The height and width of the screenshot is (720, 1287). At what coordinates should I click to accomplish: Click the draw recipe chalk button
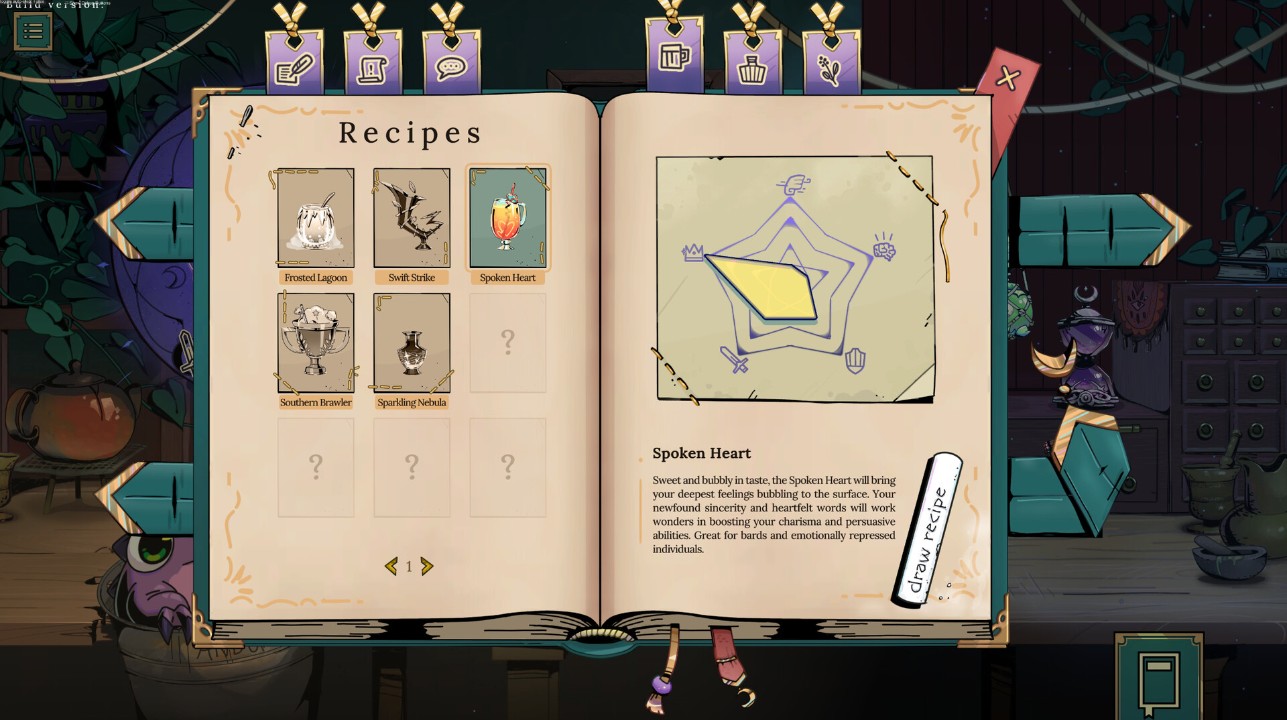point(928,529)
